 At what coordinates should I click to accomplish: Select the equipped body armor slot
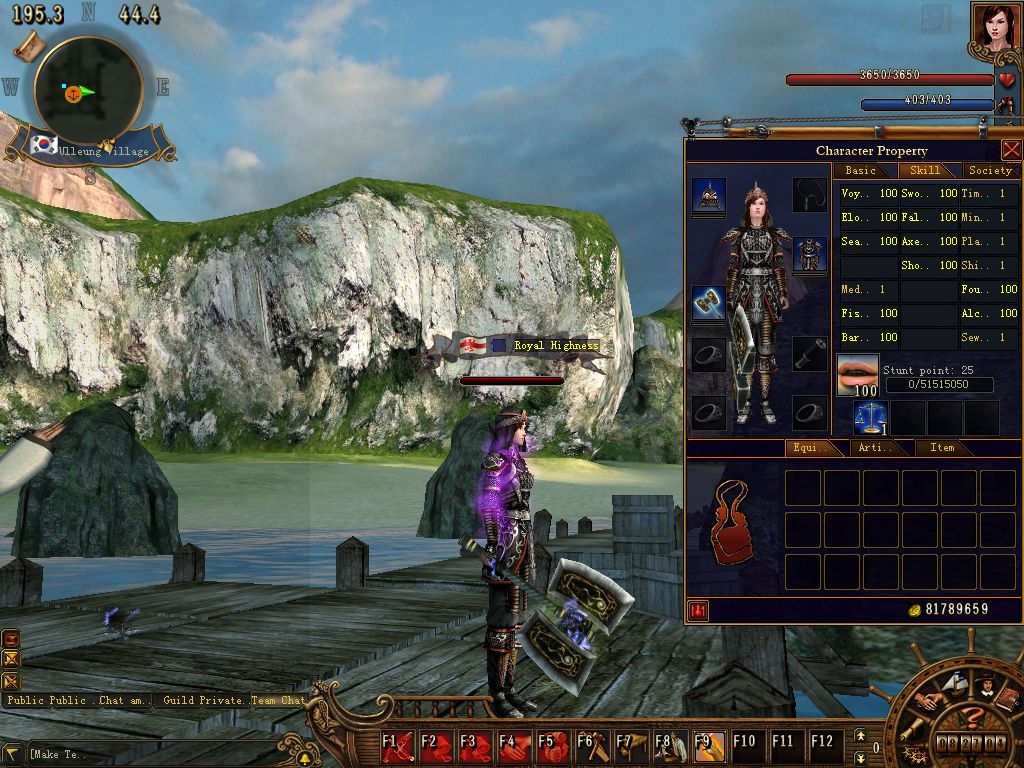coord(810,254)
